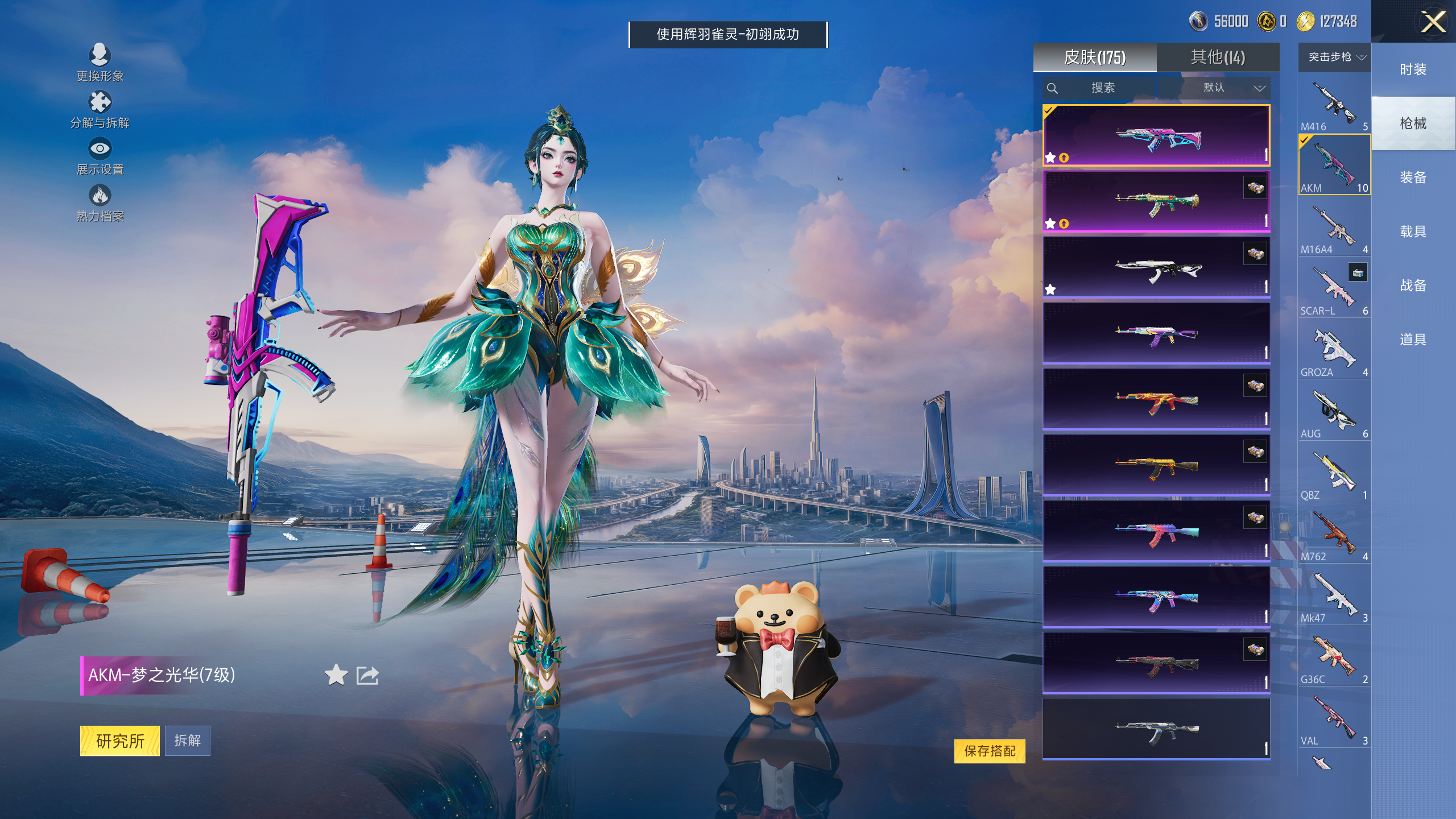The width and height of the screenshot is (1456, 819).
Task: Choose the M416 weapon entry
Action: [x=1334, y=105]
